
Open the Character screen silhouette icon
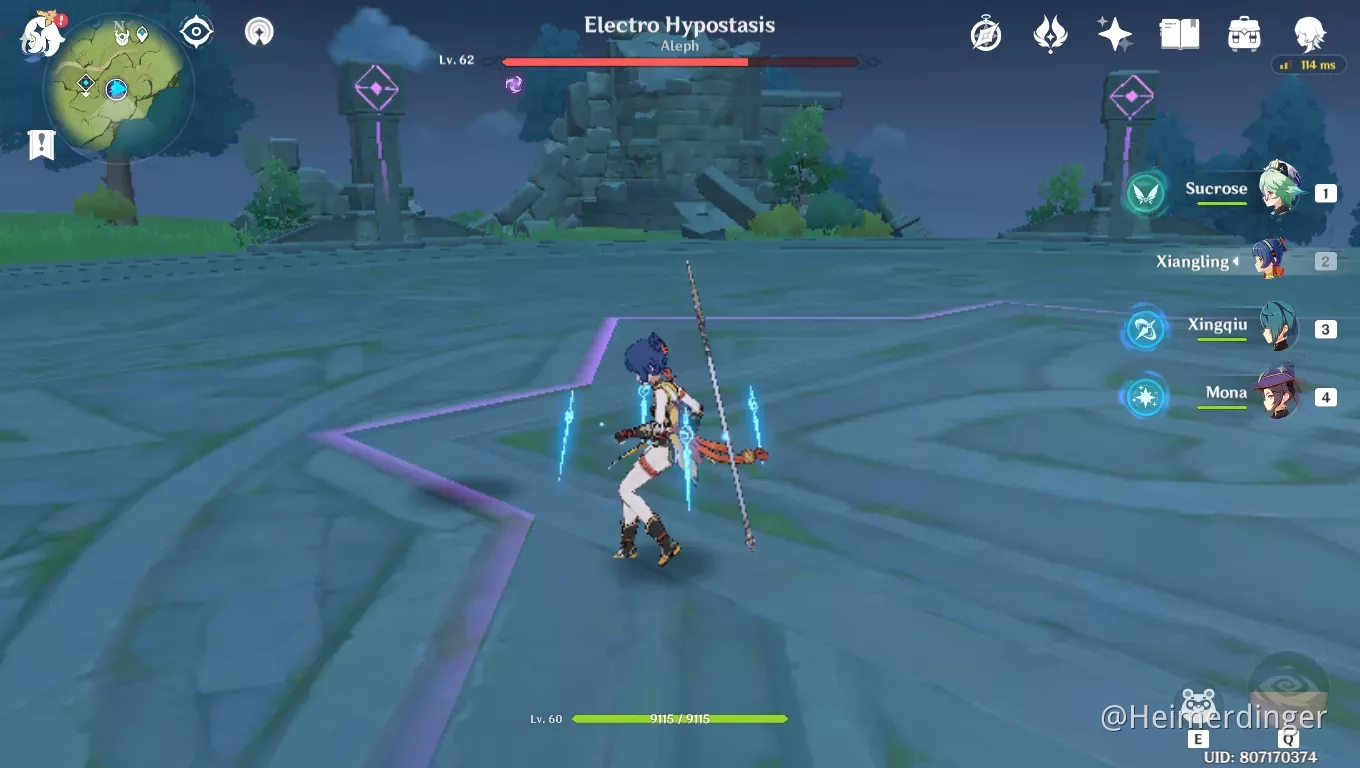(x=1310, y=33)
